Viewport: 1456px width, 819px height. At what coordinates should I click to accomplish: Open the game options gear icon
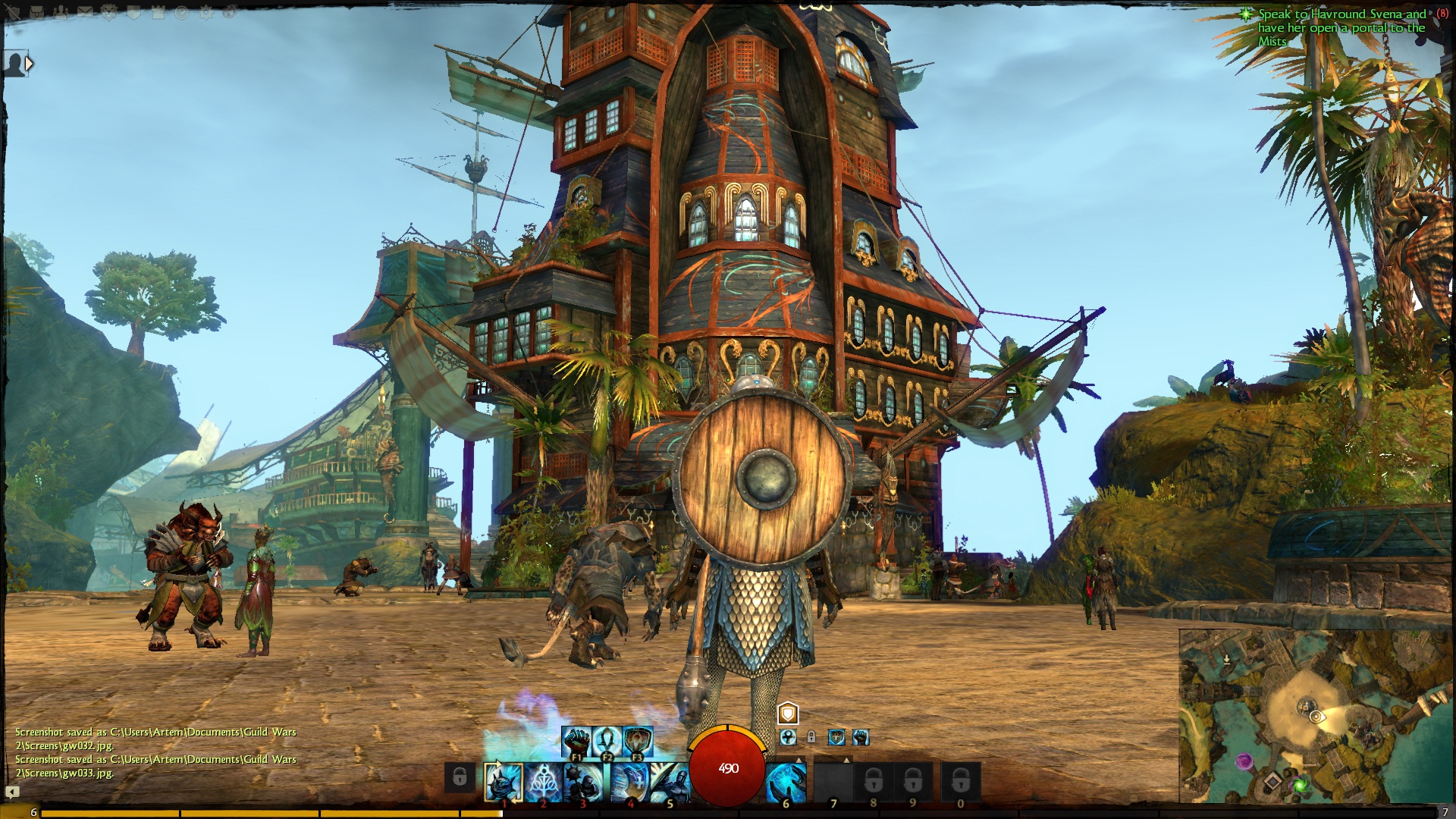[x=206, y=13]
